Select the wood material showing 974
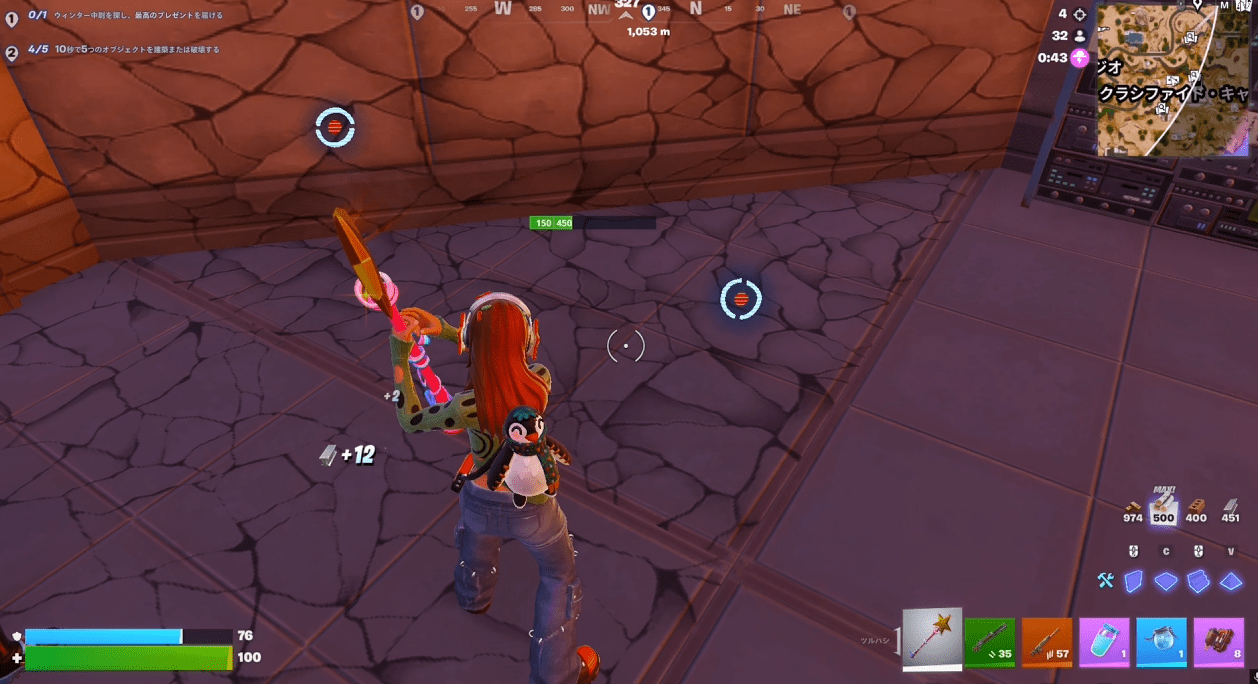Screen dimensions: 1258x684 click(1133, 511)
